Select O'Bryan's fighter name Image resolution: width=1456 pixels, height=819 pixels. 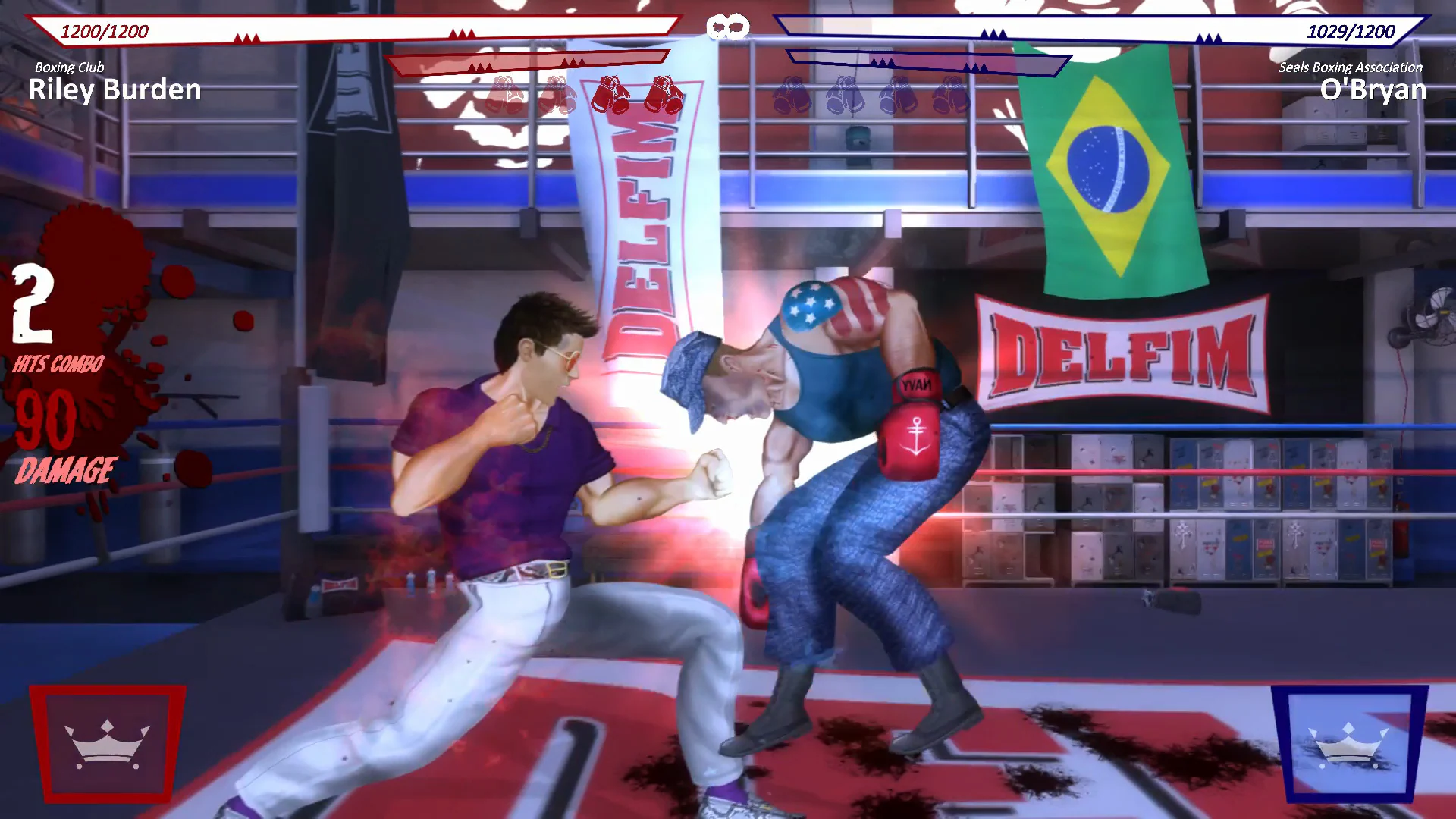click(x=1374, y=89)
